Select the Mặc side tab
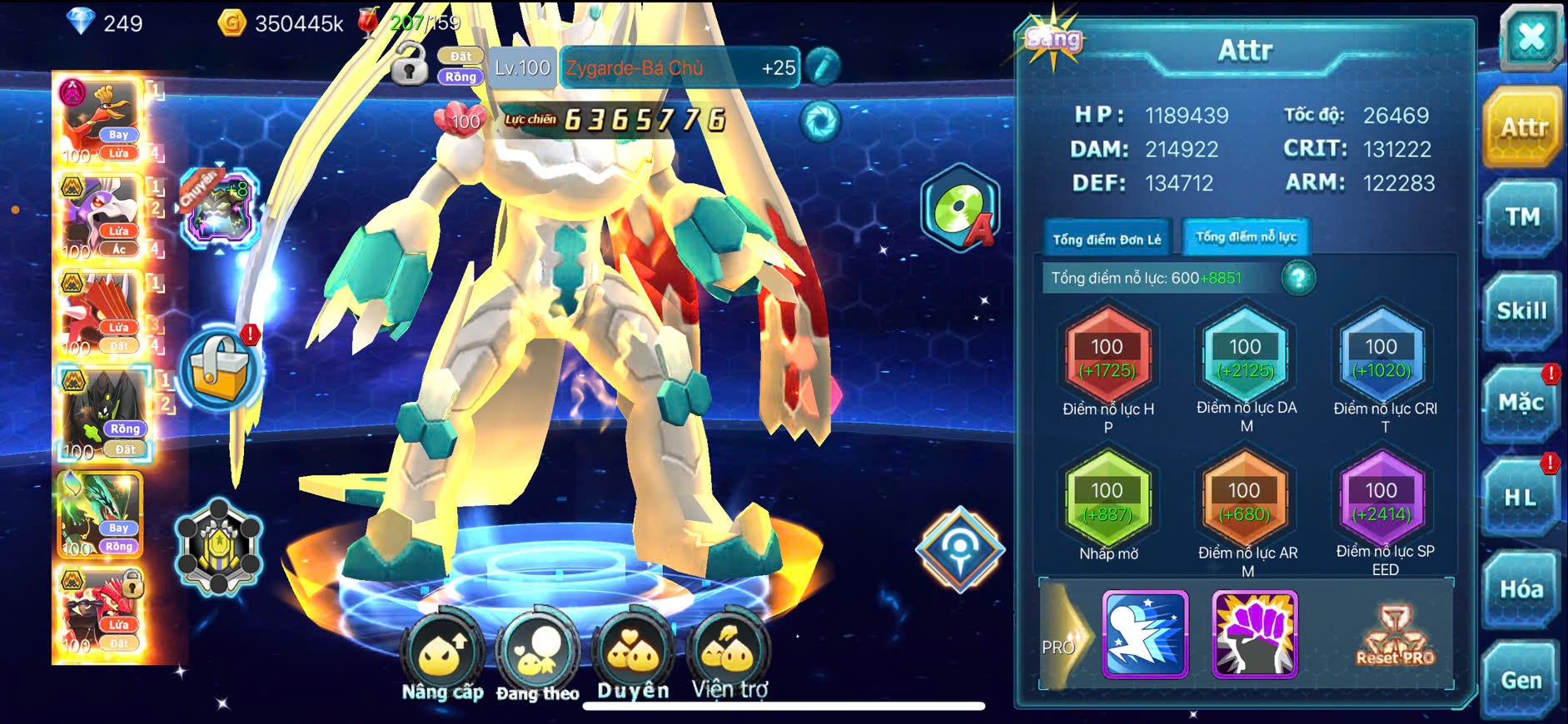The height and width of the screenshot is (724, 1568). tap(1521, 404)
